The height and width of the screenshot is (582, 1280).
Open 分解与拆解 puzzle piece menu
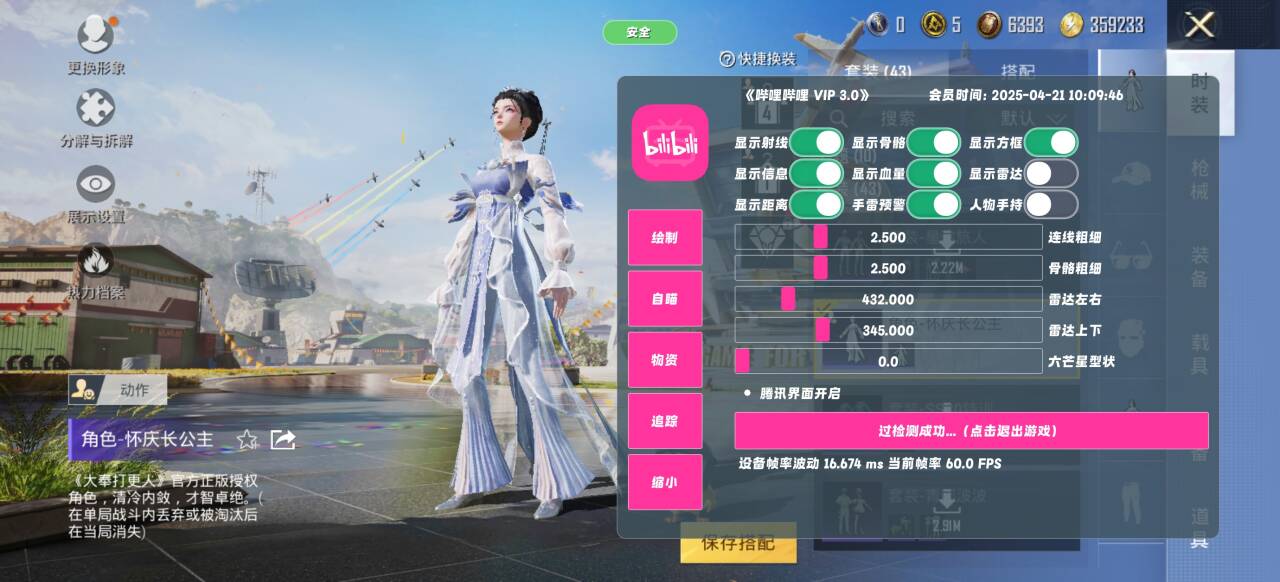pos(96,108)
